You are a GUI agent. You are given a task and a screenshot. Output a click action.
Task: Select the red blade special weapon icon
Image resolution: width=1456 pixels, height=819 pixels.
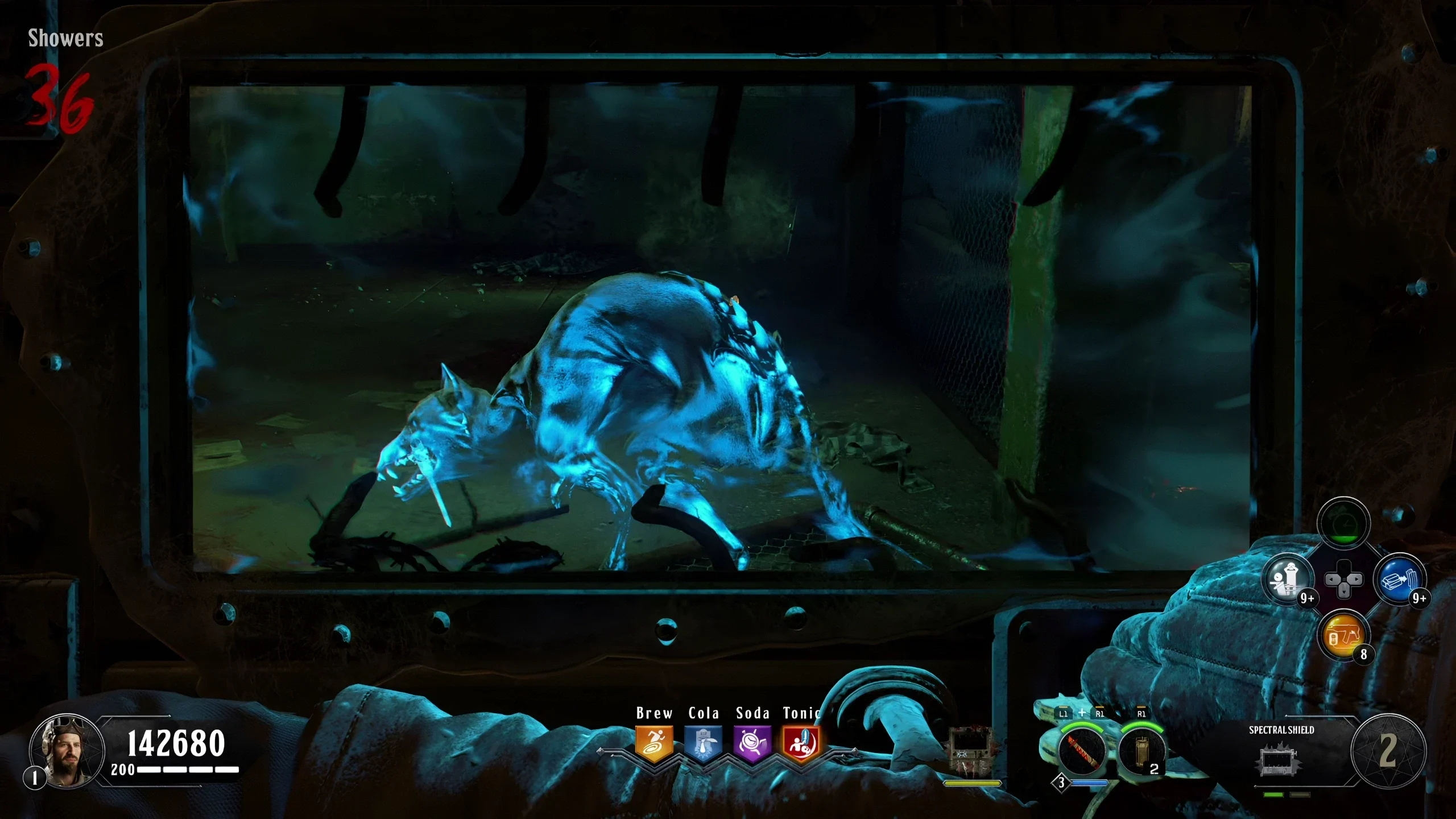tap(1081, 751)
